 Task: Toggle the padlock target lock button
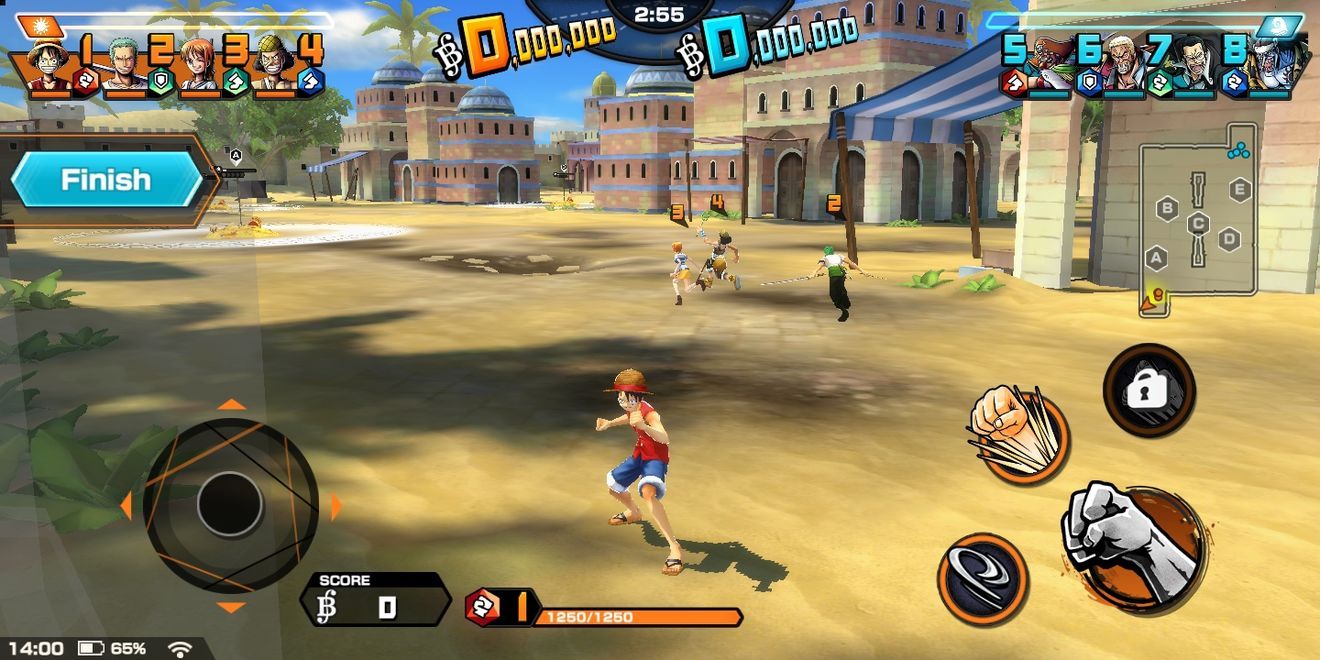point(1148,390)
